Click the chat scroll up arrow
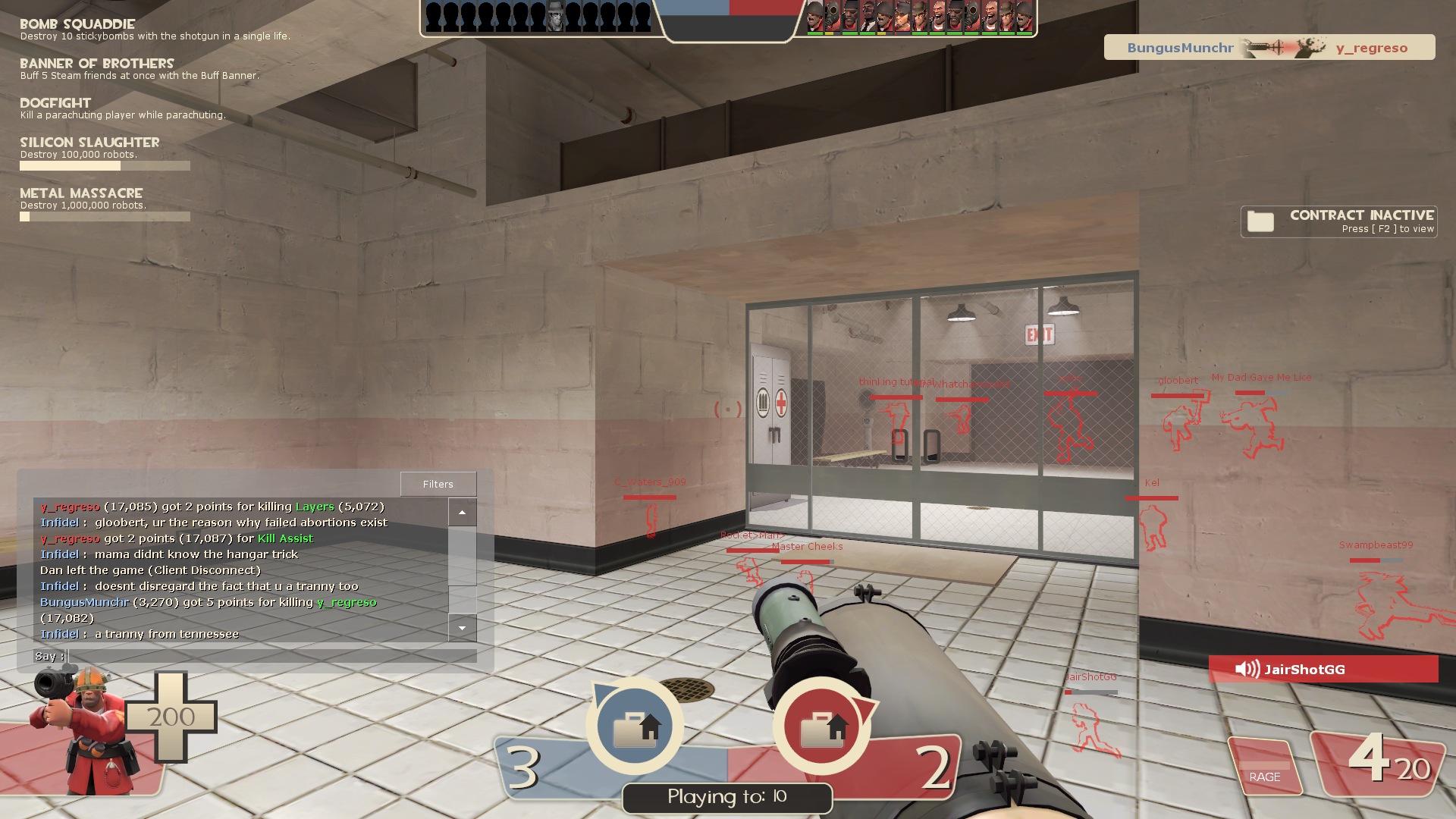This screenshot has width=1456, height=819. pos(462,513)
